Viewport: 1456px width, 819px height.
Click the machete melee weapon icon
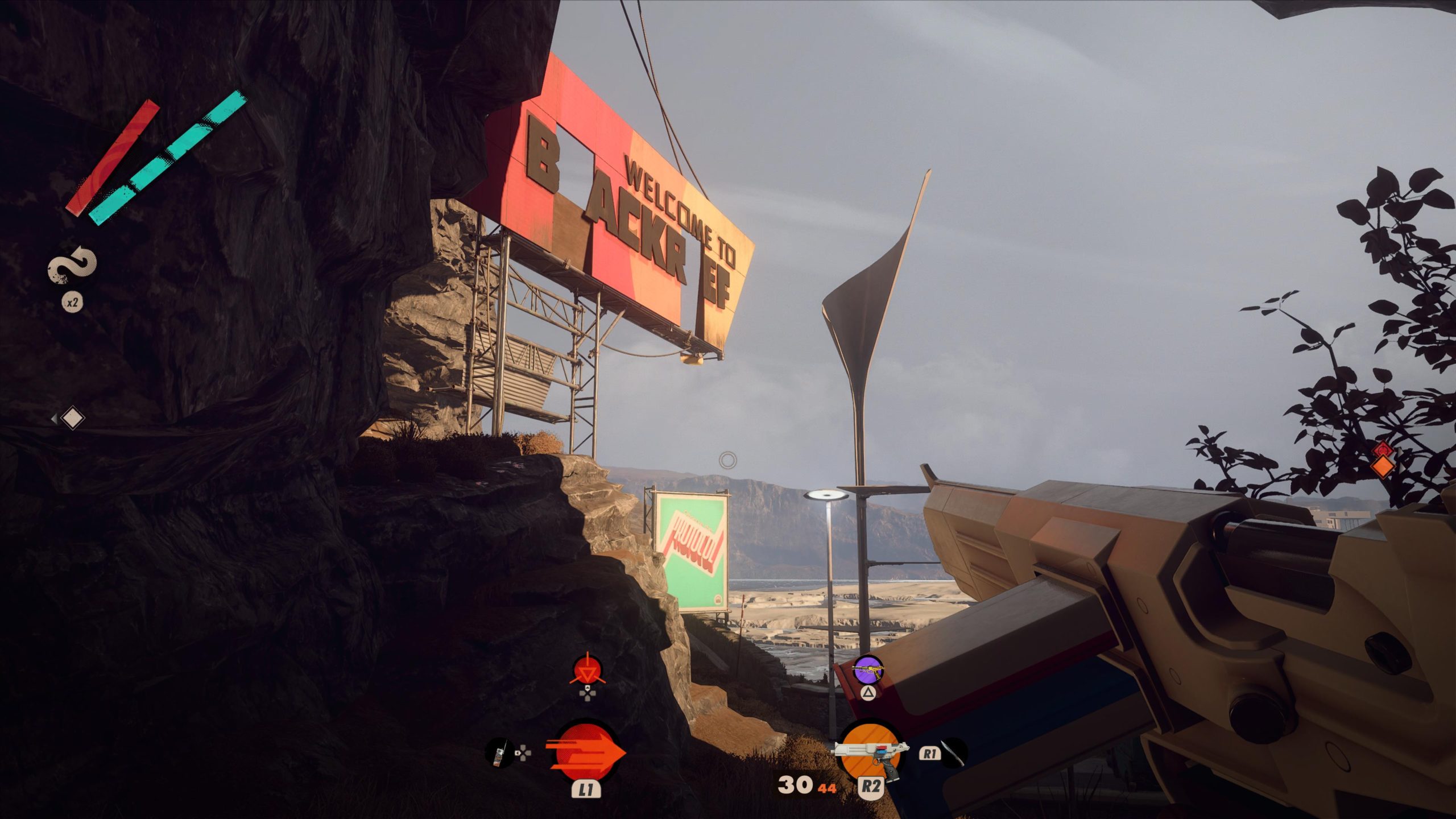pyautogui.click(x=953, y=754)
